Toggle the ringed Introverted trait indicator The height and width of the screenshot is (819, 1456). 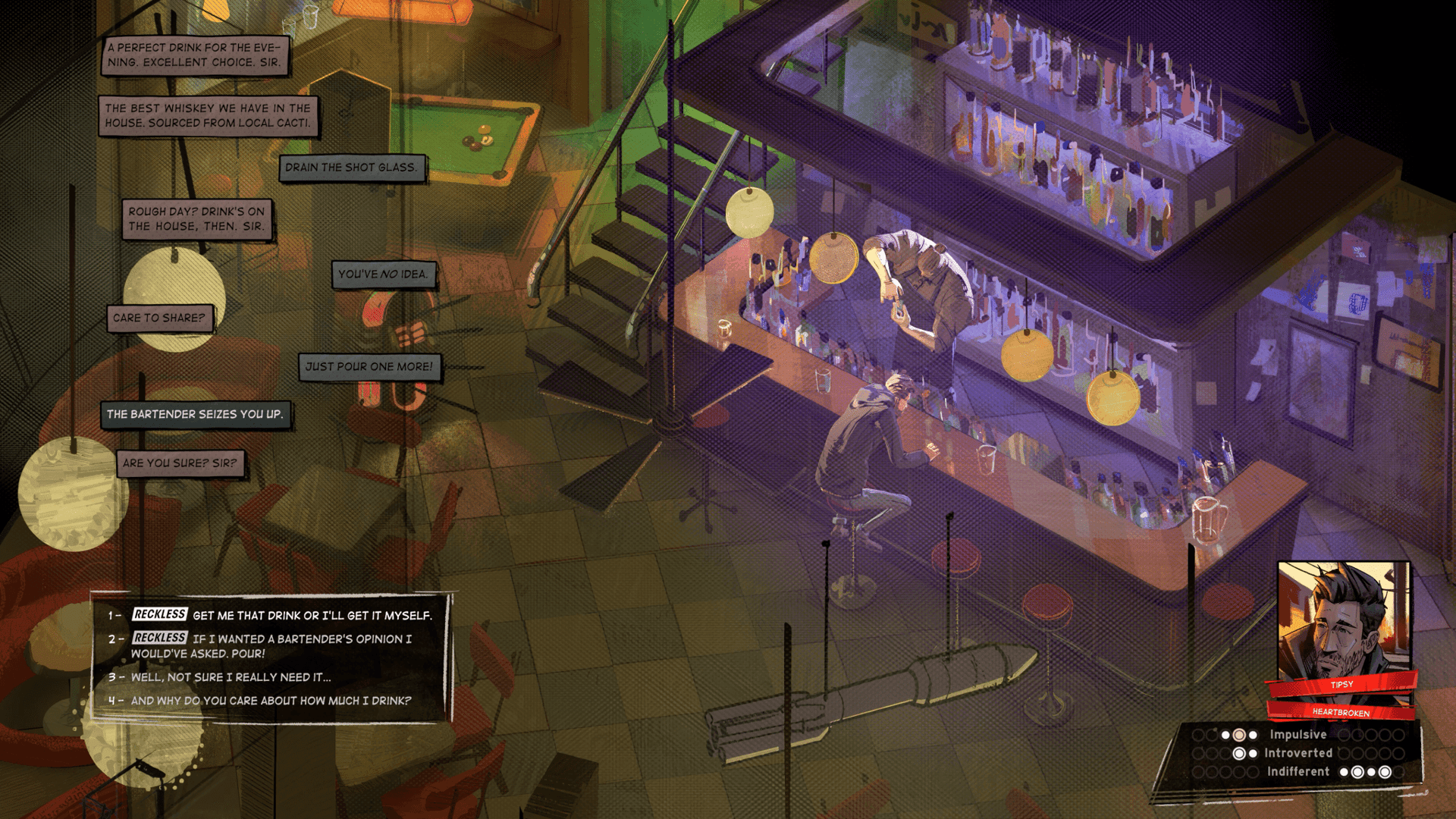click(1239, 753)
